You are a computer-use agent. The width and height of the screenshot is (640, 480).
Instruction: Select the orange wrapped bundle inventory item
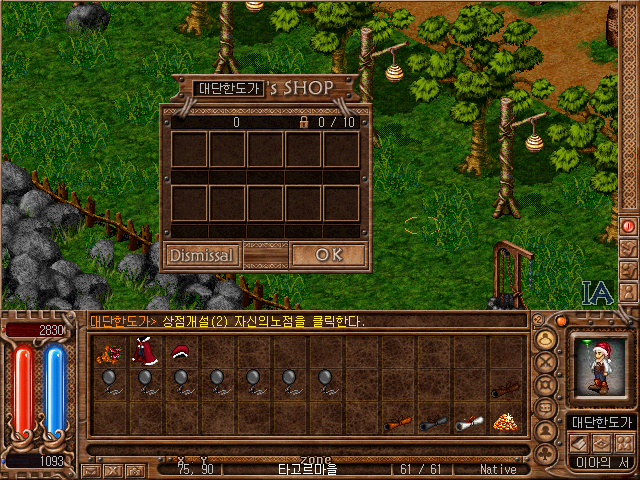click(106, 352)
